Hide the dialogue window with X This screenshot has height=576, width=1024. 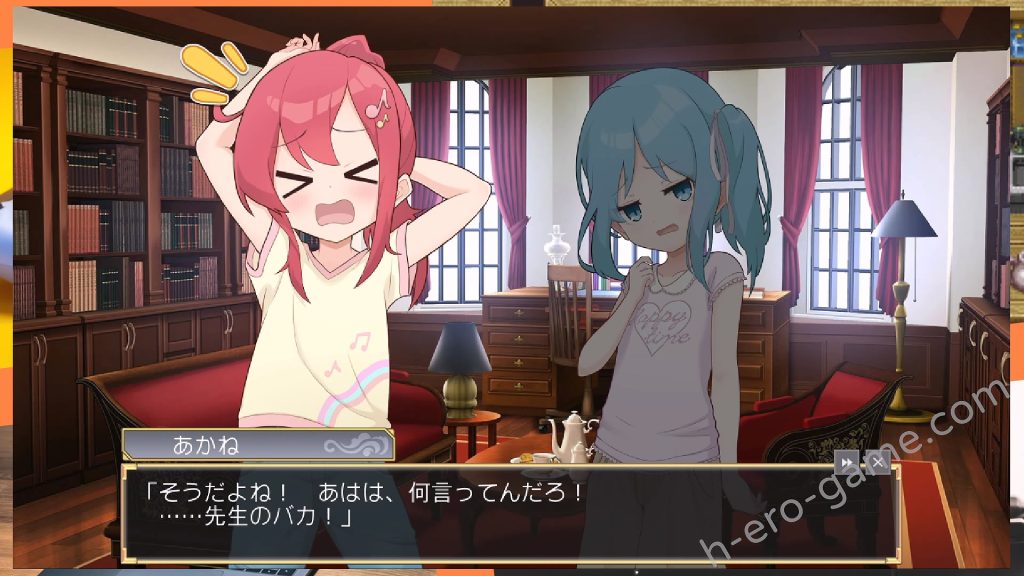coord(877,462)
